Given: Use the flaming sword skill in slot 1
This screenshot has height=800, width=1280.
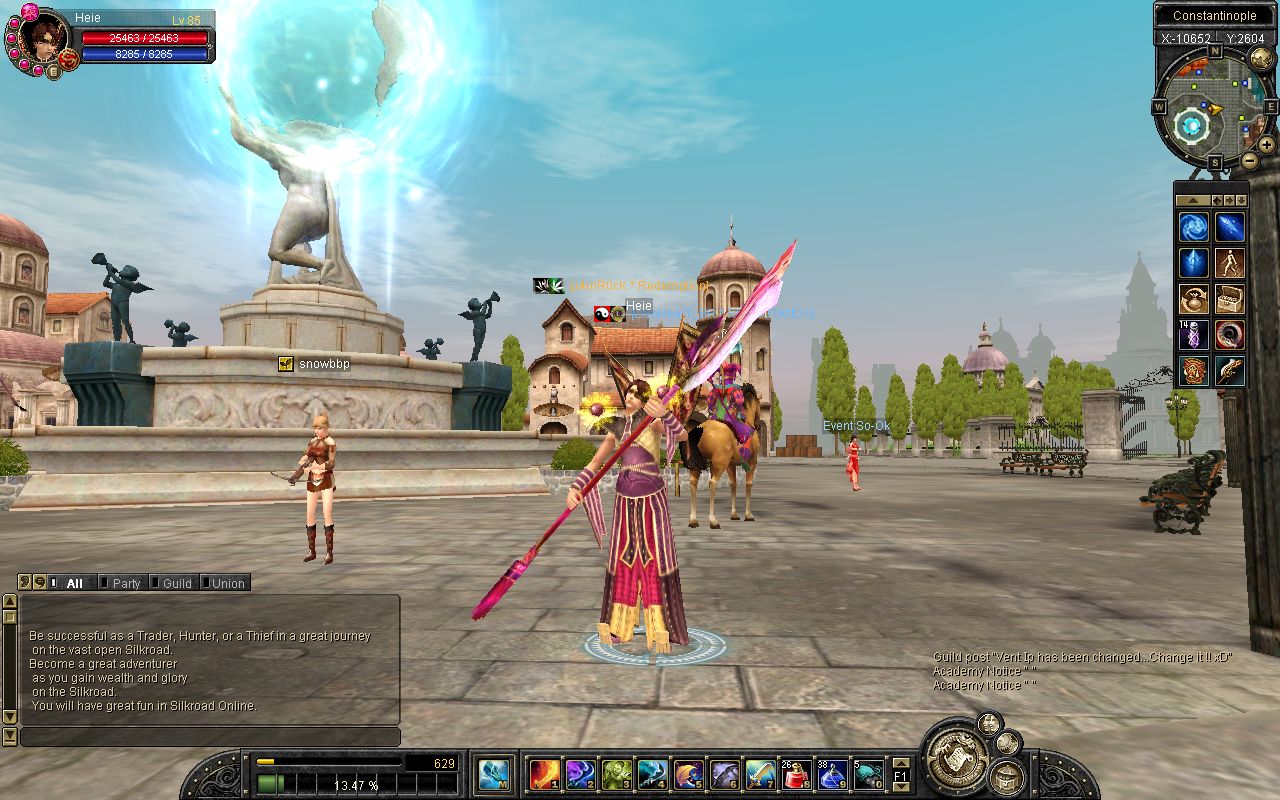Looking at the screenshot, I should [544, 774].
